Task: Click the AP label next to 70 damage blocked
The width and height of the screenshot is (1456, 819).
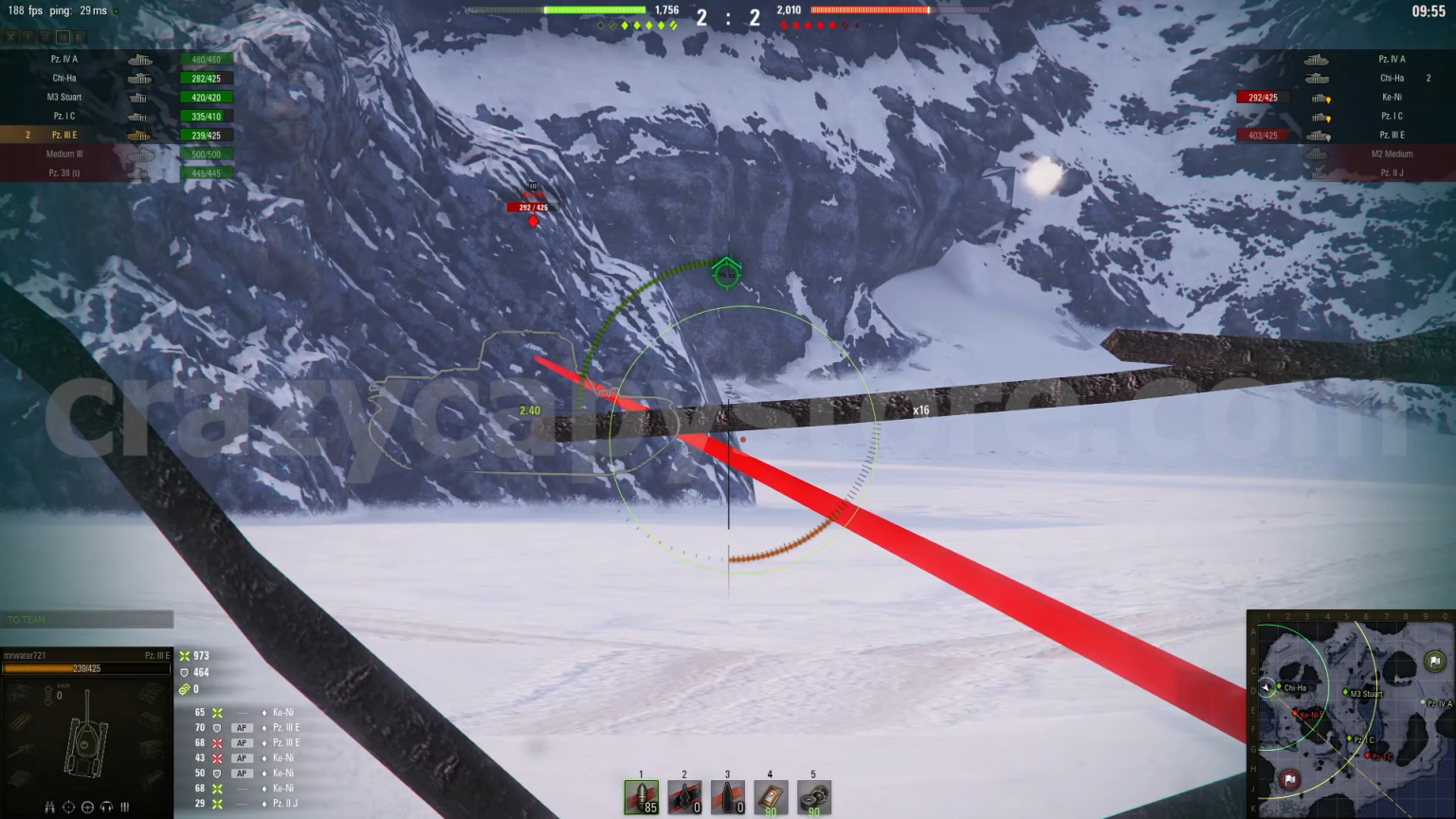Action: 242,727
